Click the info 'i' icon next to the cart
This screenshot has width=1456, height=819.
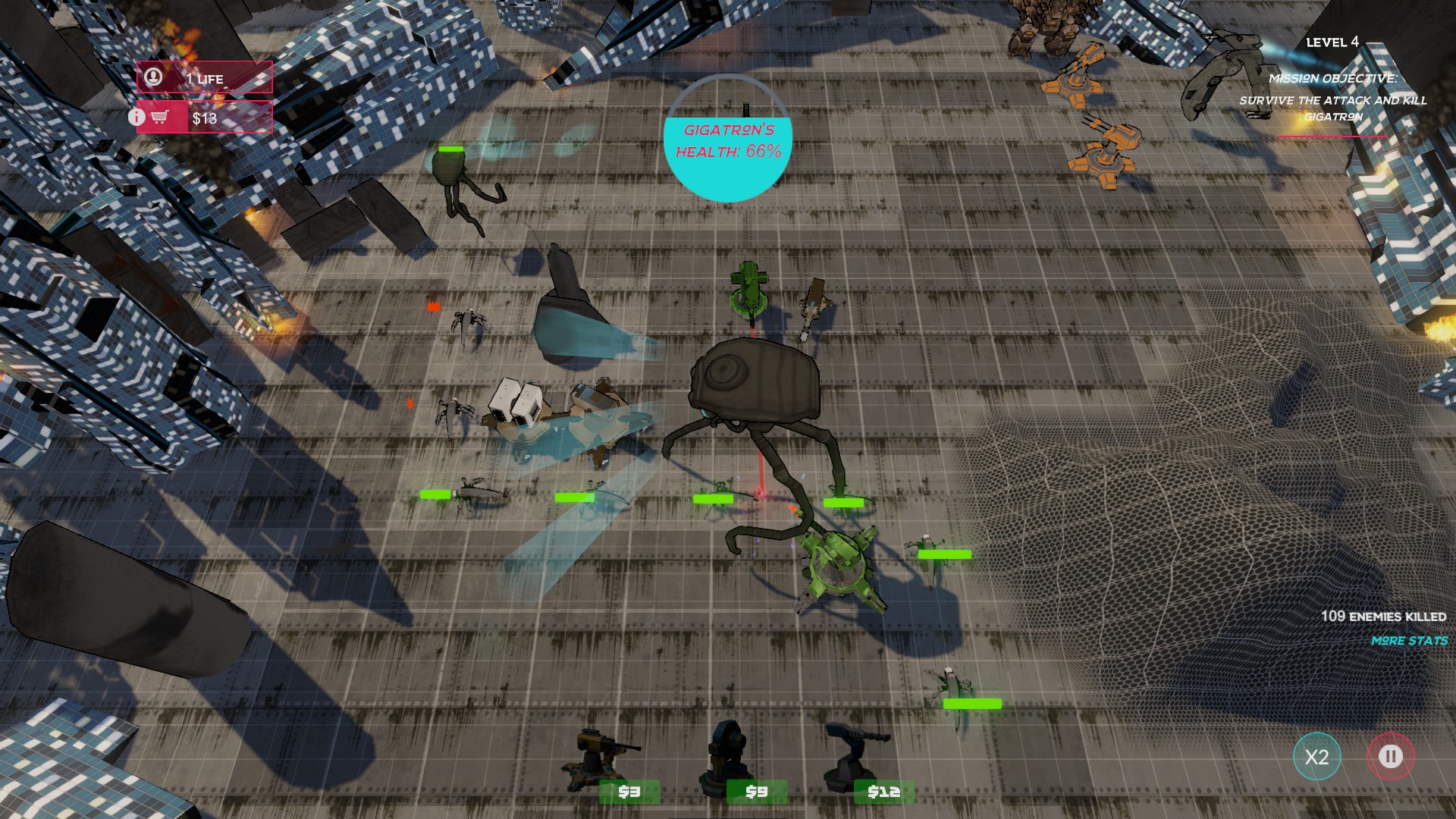137,118
